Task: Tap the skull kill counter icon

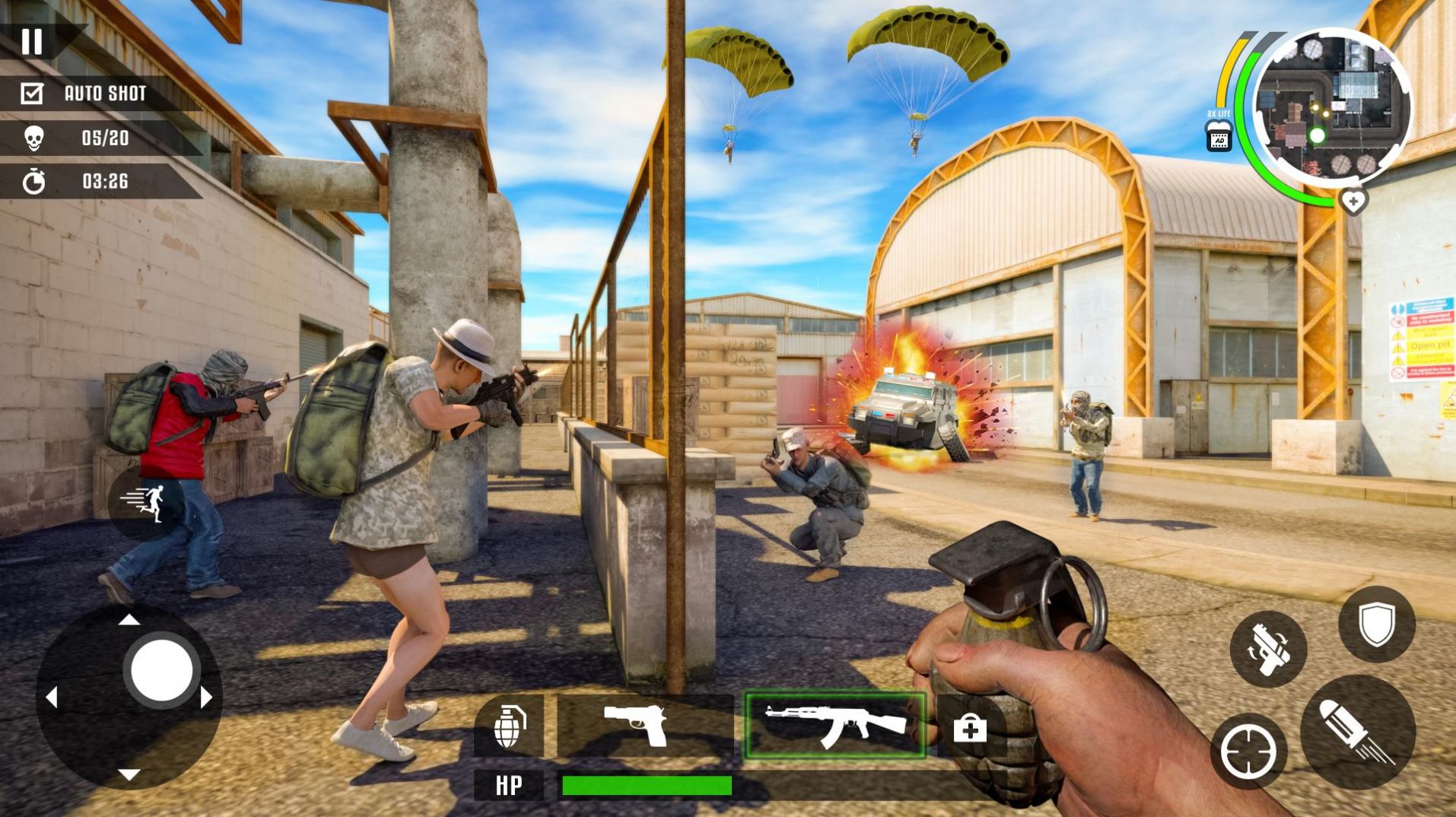Action: pos(32,138)
